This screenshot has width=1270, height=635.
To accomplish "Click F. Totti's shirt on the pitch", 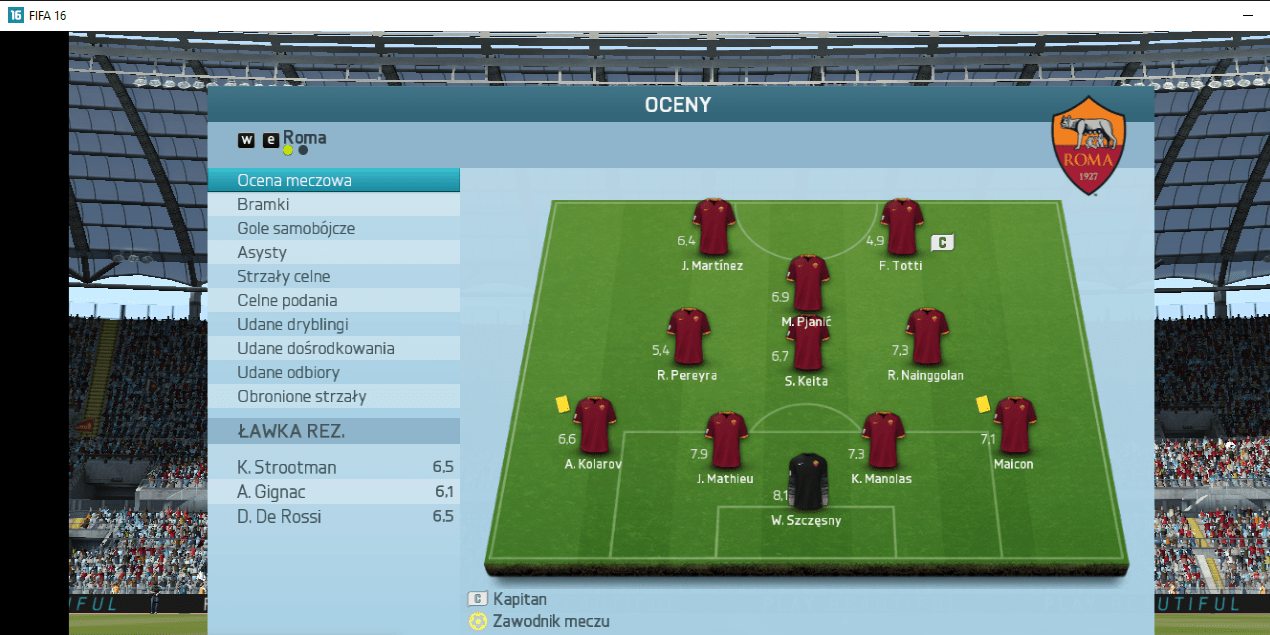I will point(901,227).
